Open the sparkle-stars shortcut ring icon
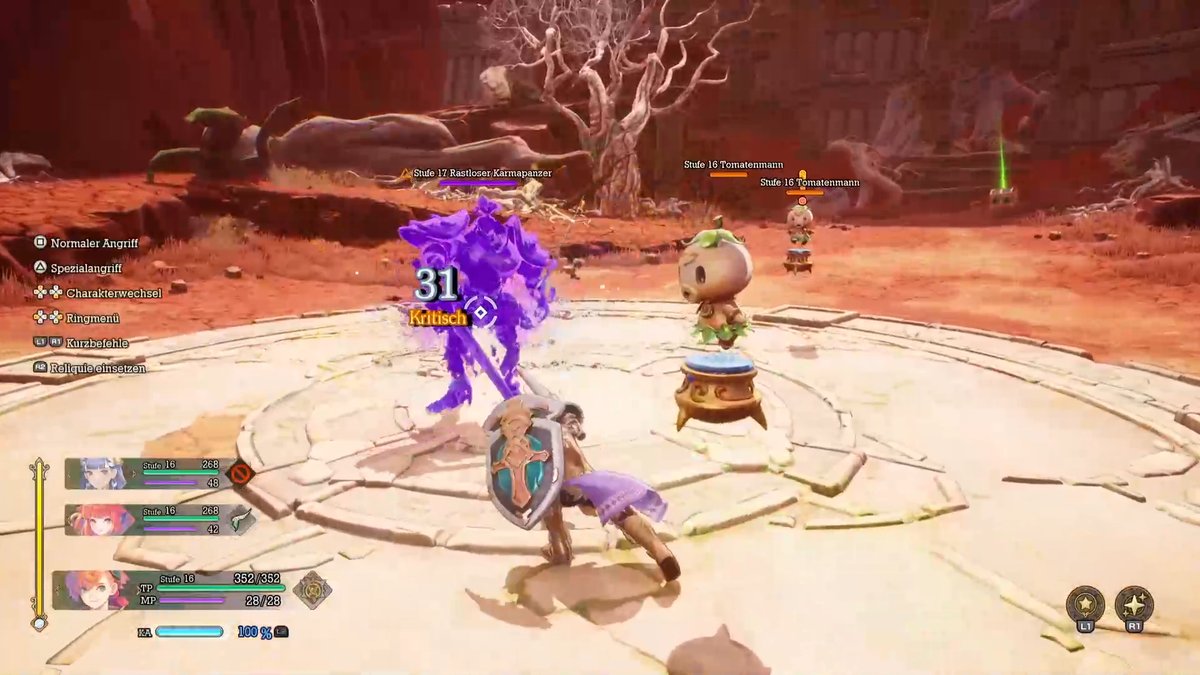Viewport: 1200px width, 675px height. pos(1134,605)
